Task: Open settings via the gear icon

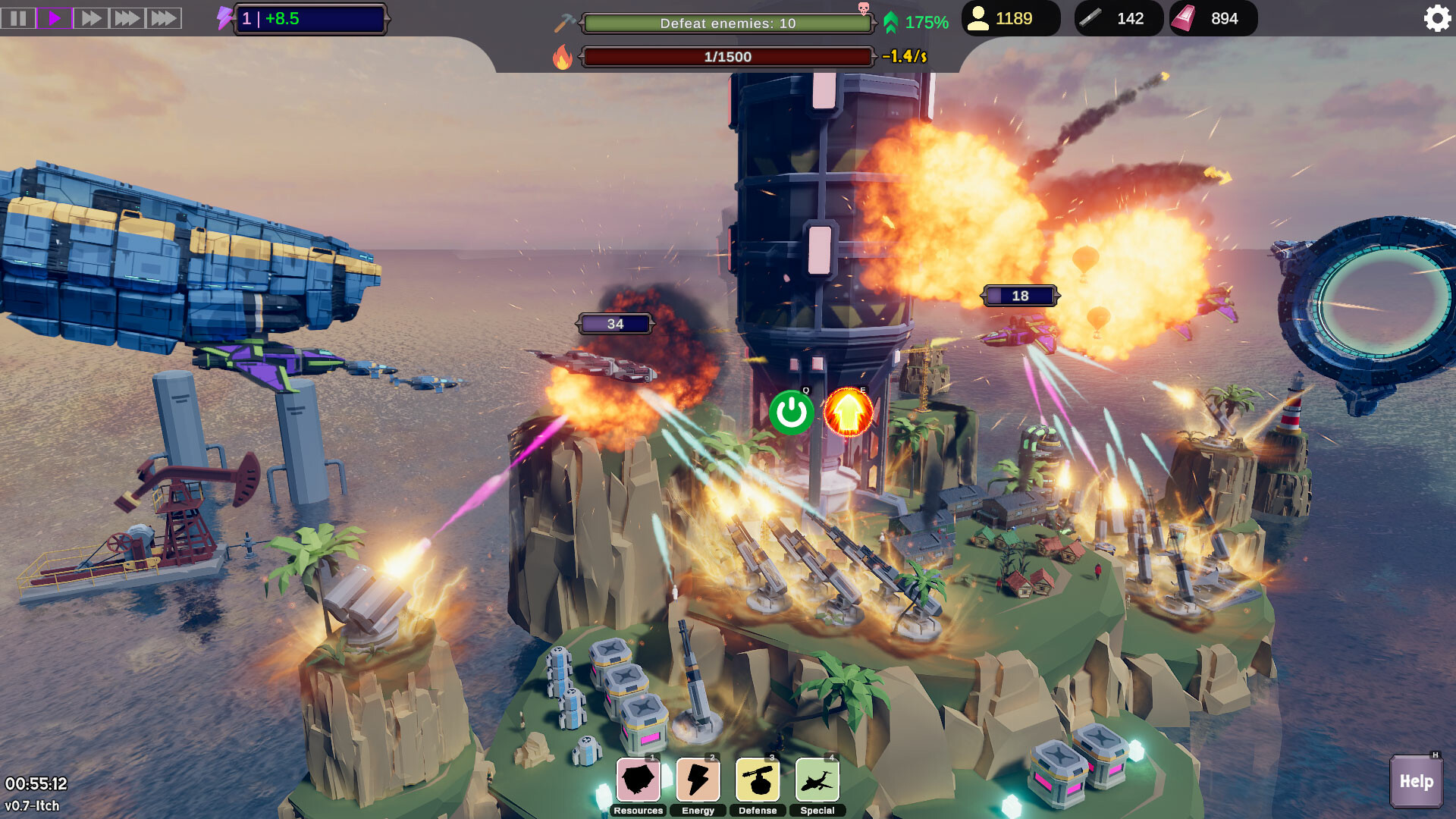Action: click(x=1436, y=18)
